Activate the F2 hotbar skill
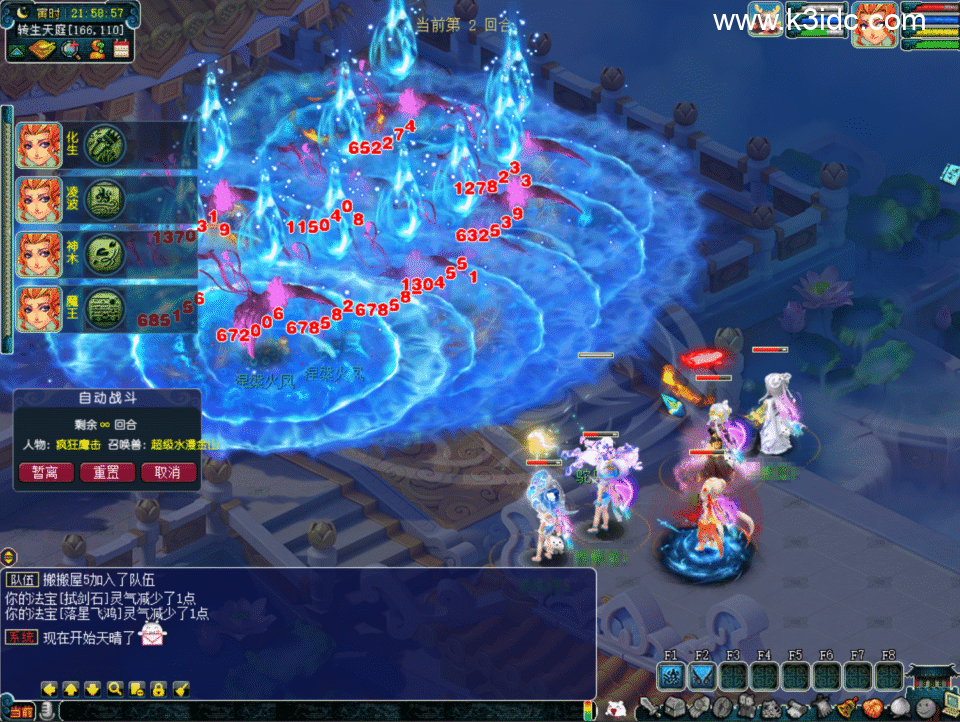The image size is (960, 722). click(702, 676)
